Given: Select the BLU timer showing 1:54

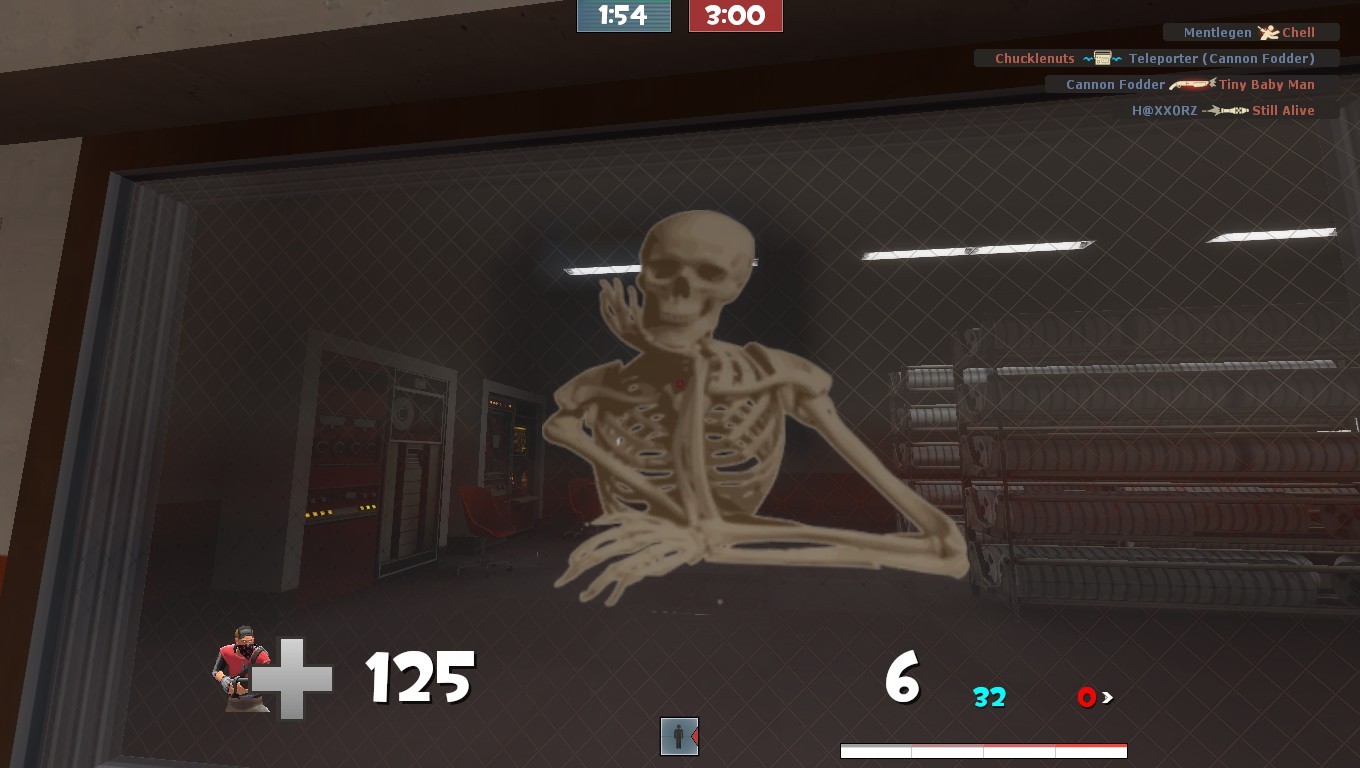Looking at the screenshot, I should click(x=624, y=15).
